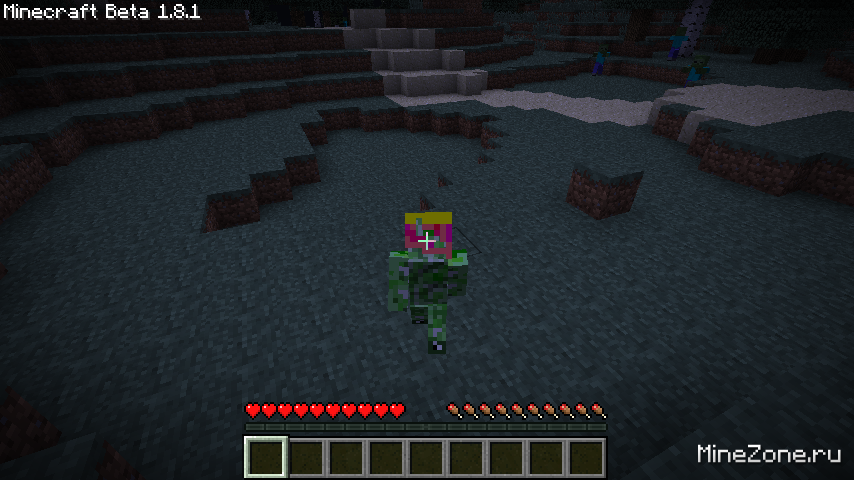Viewport: 854px width, 480px height.
Task: Select the highlighted first hotbar slot
Action: pos(266,458)
